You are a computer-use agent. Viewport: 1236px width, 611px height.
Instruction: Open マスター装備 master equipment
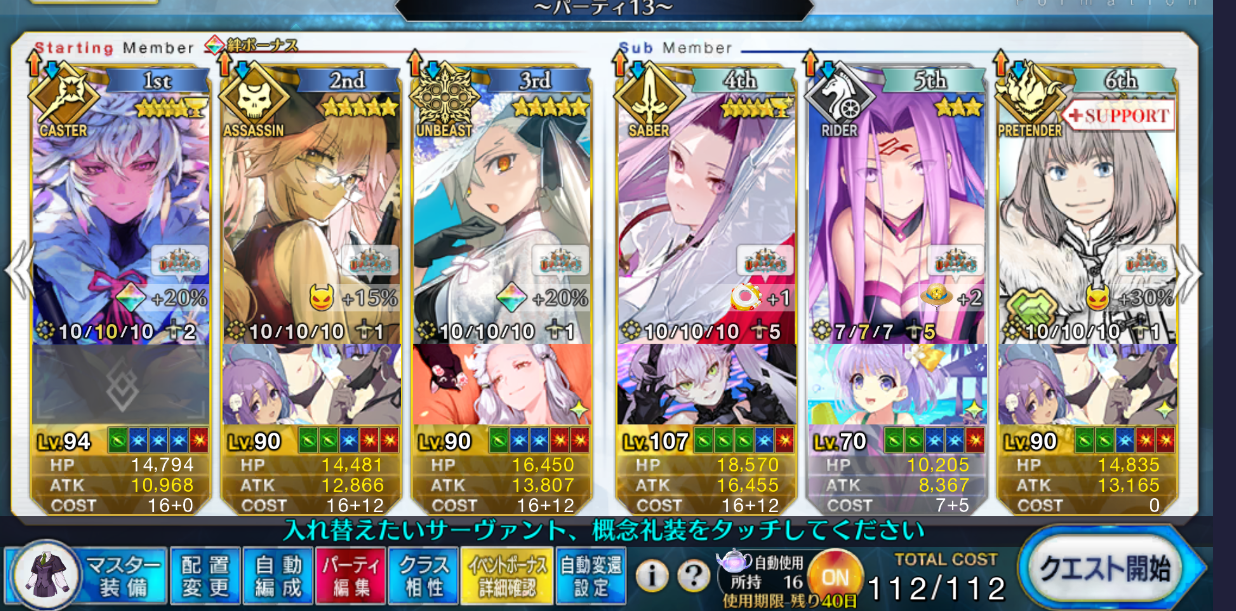pyautogui.click(x=121, y=575)
